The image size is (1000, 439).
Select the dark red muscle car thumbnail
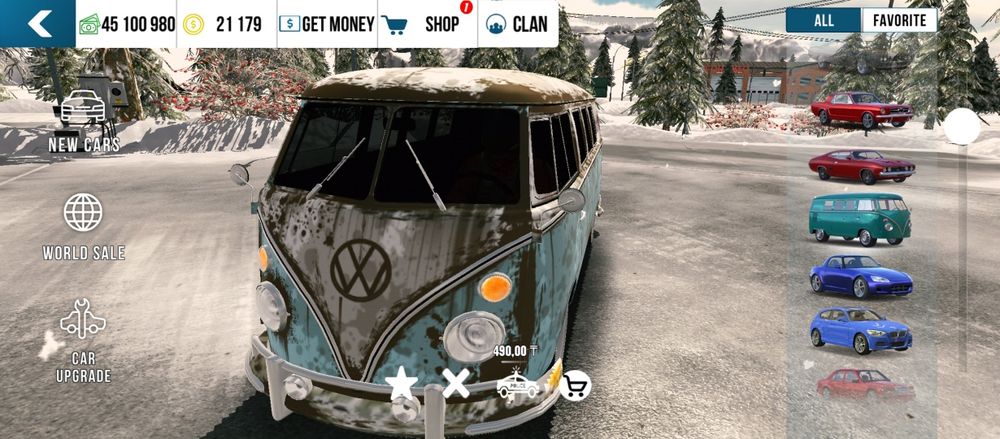click(860, 166)
